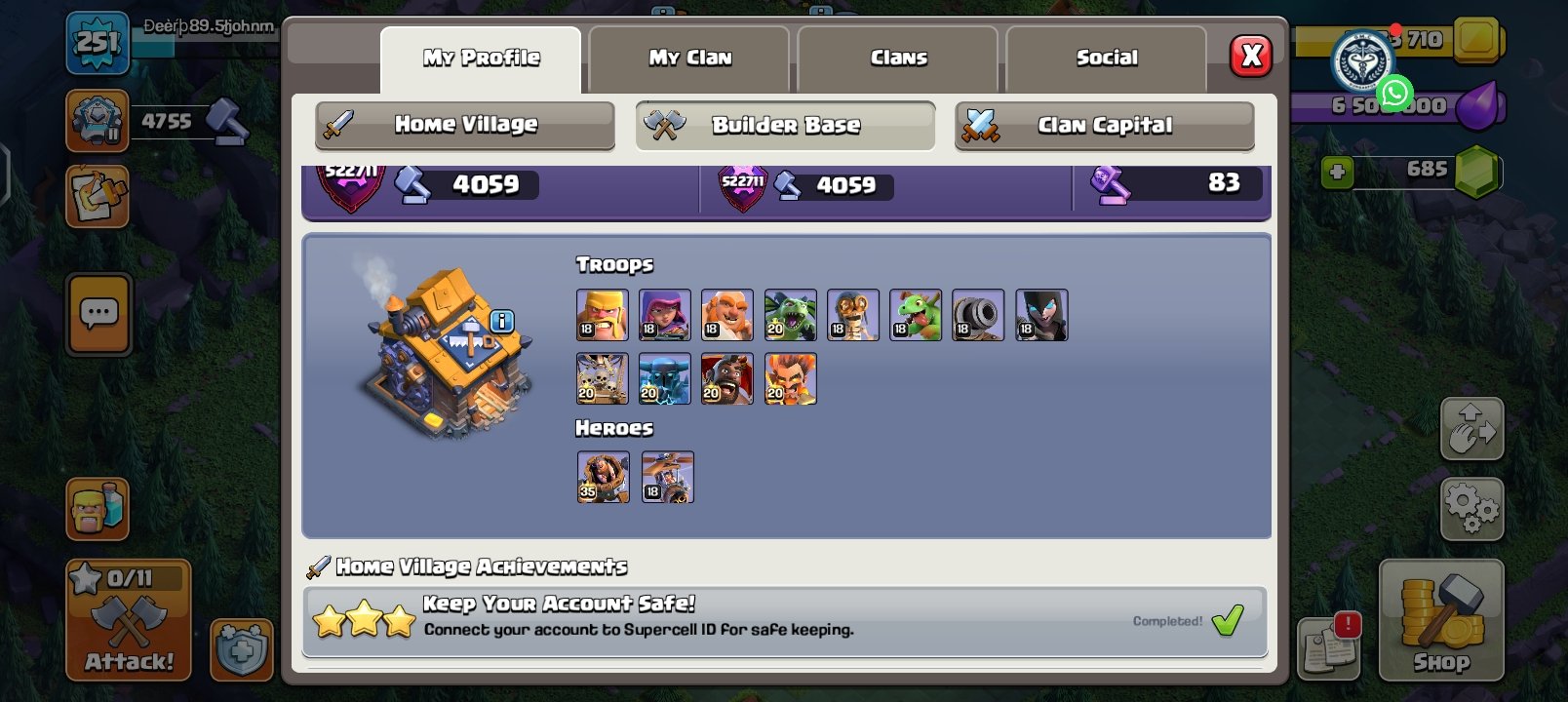This screenshot has height=702, width=1568.
Task: View the level 35 Battle Machine hero icon
Action: (x=603, y=477)
